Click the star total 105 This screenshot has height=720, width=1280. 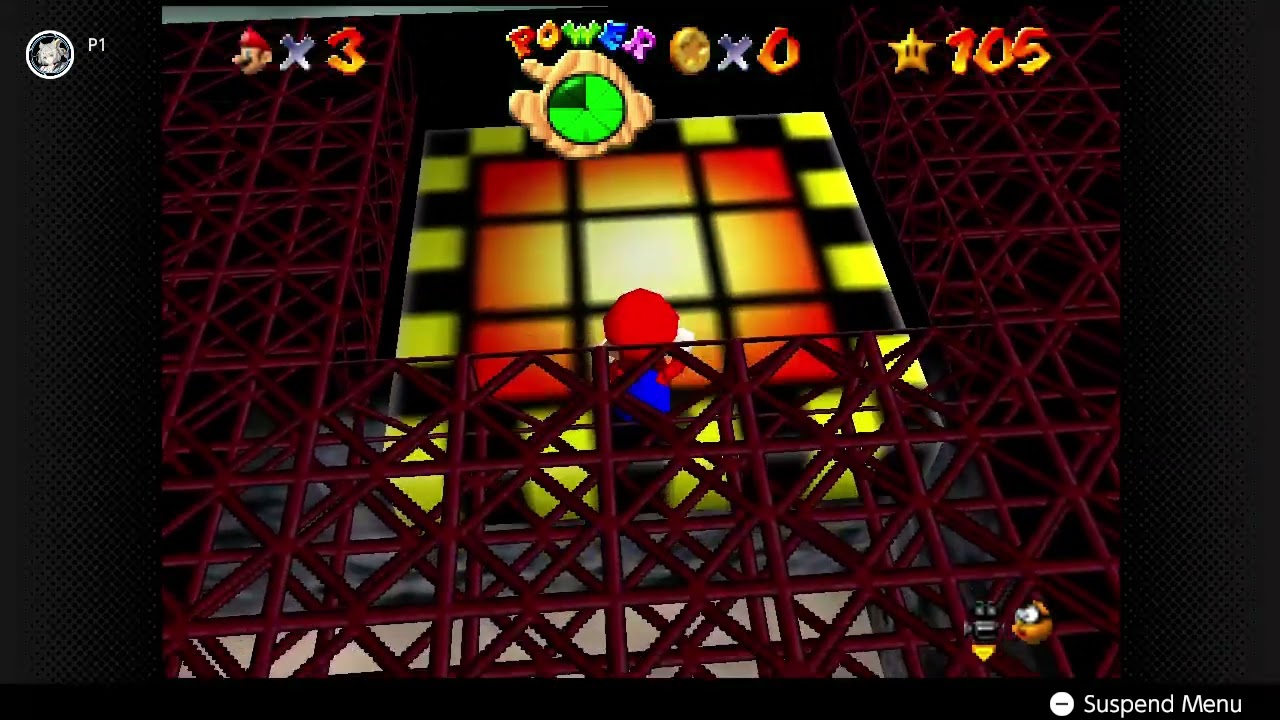pyautogui.click(x=1000, y=50)
